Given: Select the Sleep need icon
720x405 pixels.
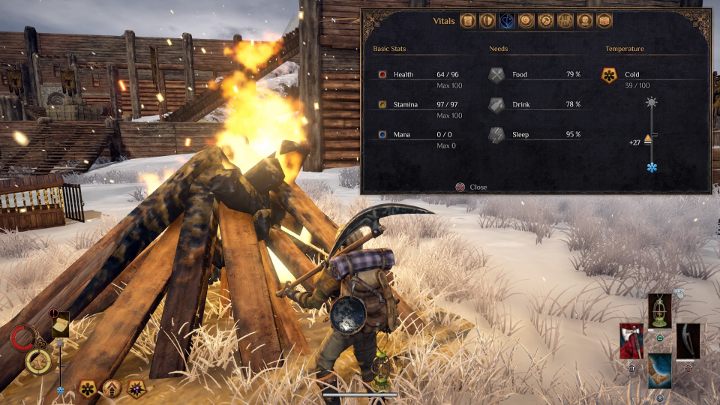Looking at the screenshot, I should tap(497, 134).
